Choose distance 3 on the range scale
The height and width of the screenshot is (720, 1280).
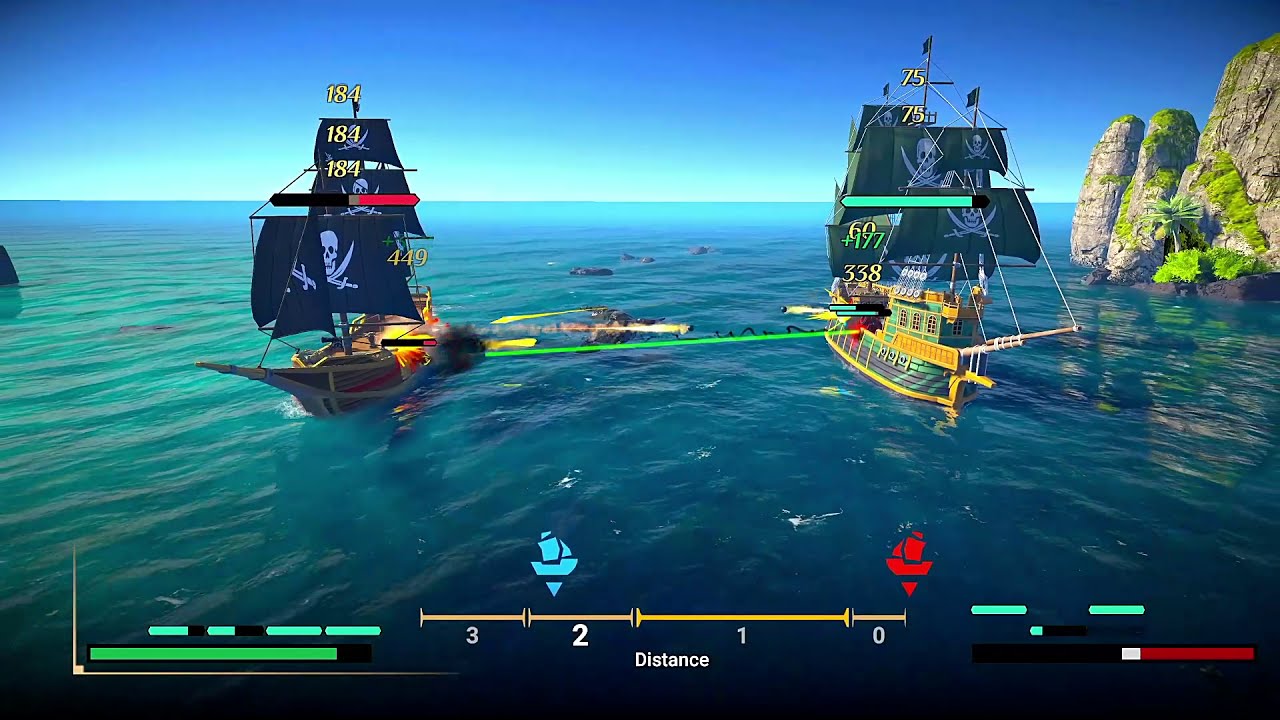coord(473,636)
